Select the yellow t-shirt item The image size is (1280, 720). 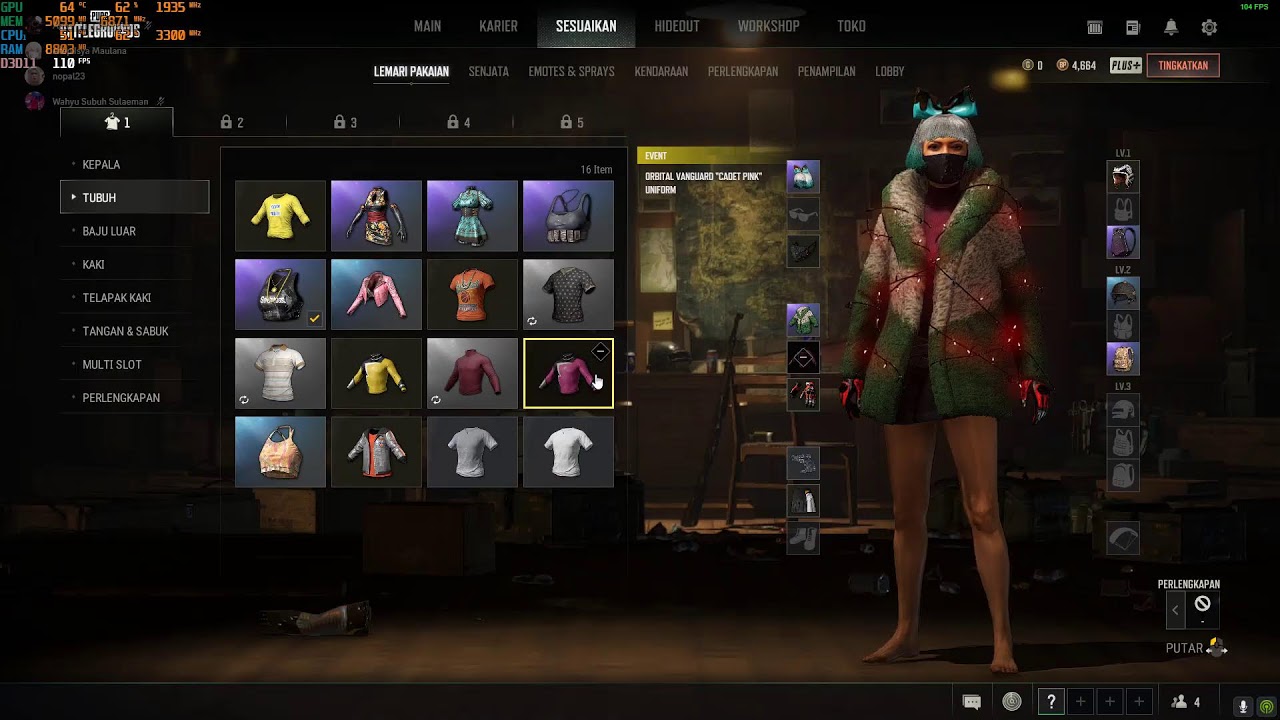click(280, 215)
